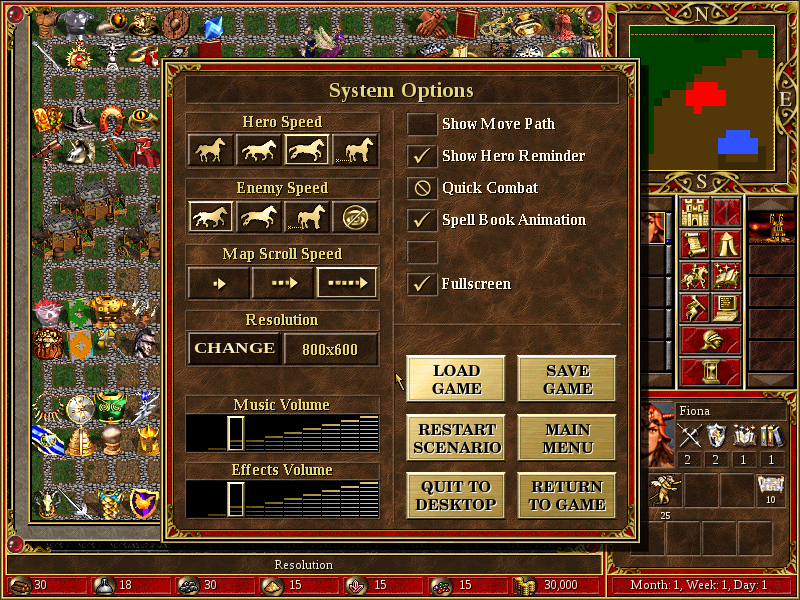800x600 pixels.
Task: Toggle Spell Book Animation checkbox
Action: 422,220
